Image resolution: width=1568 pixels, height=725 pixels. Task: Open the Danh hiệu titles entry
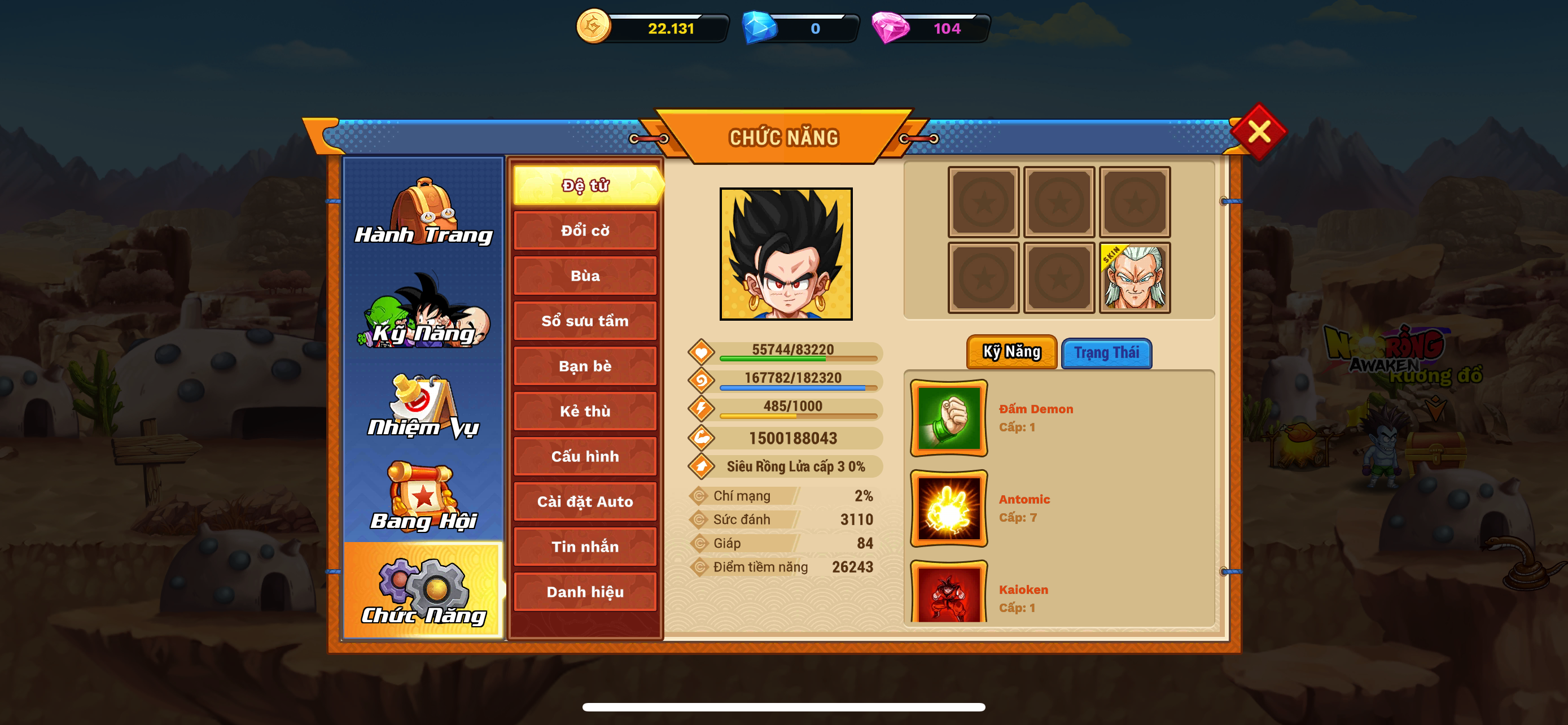[585, 592]
